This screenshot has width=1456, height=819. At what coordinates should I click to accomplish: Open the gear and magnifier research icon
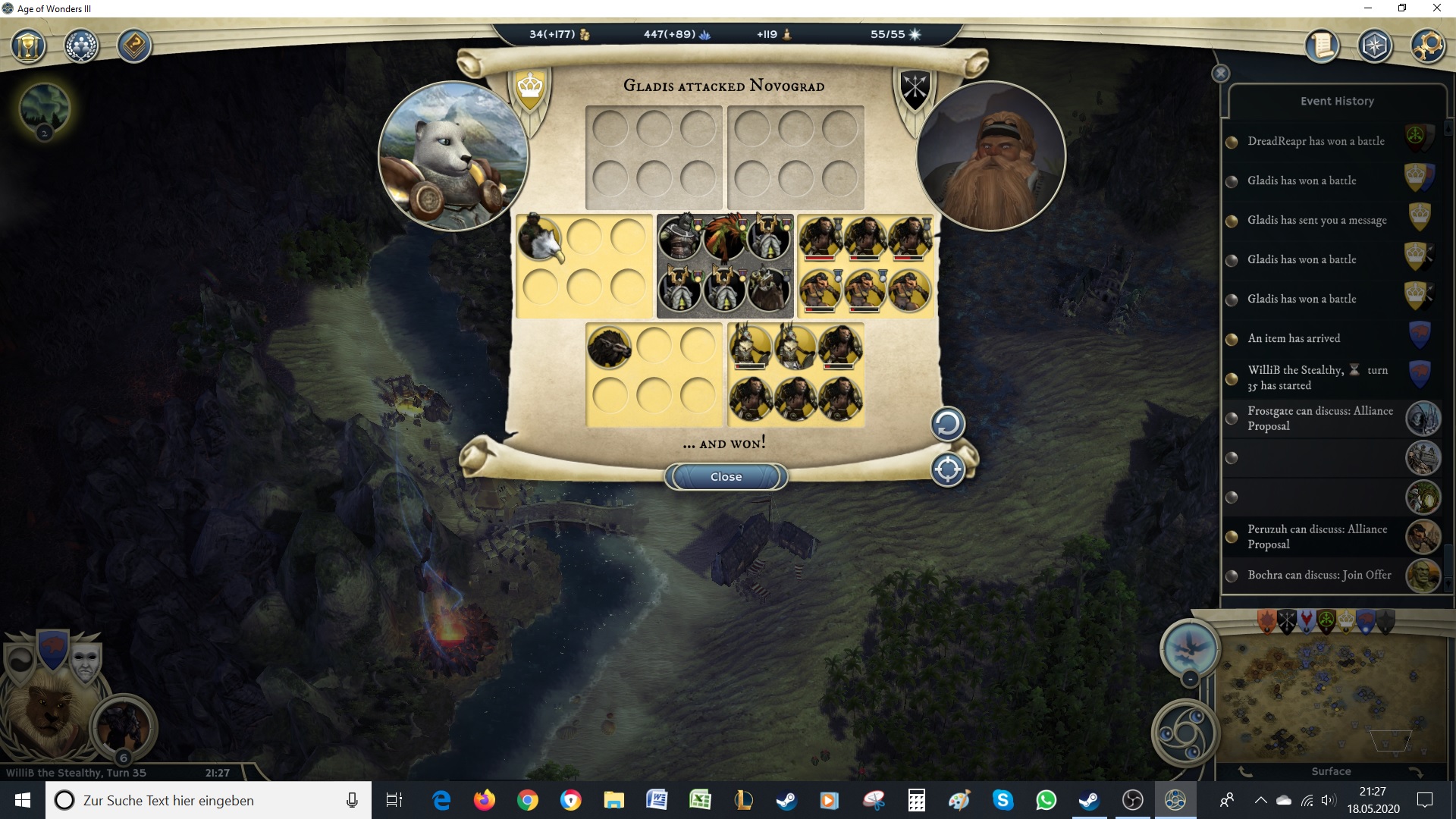click(1427, 45)
